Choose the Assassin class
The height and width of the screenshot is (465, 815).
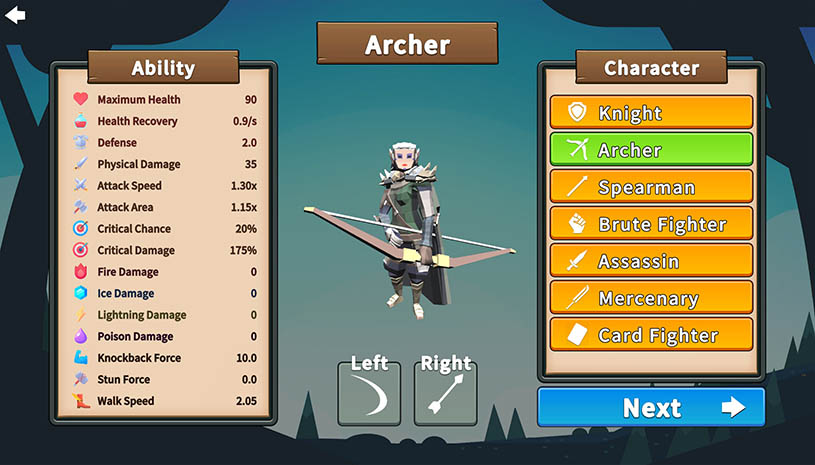pos(651,260)
